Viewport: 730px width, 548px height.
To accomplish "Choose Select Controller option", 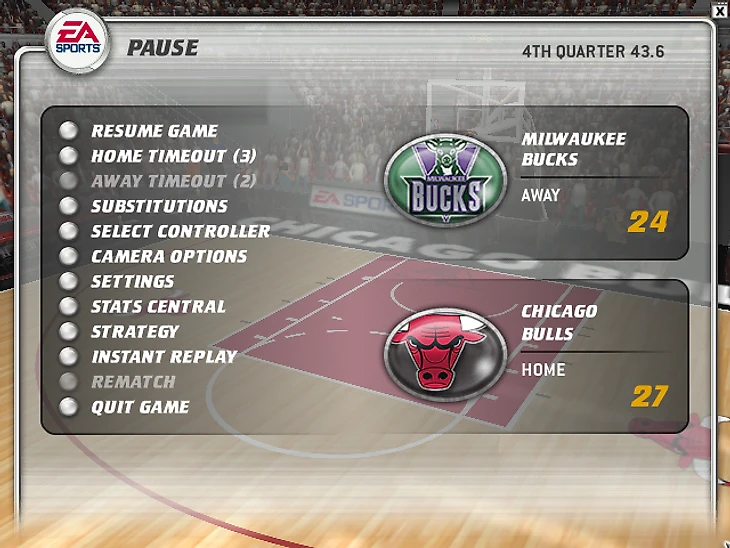I will coord(180,231).
